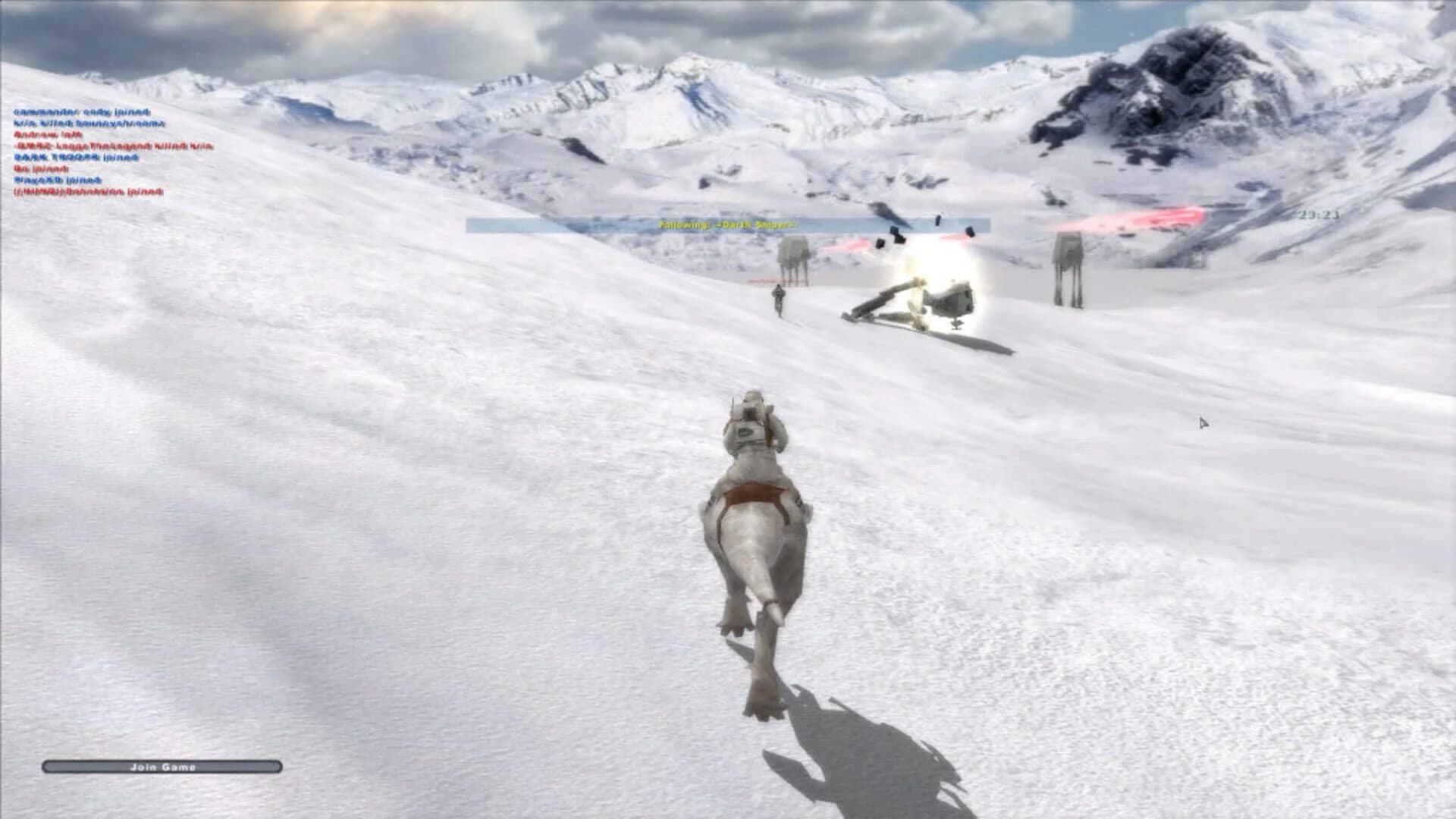Click the mouse cursor arrow on the snowfield
This screenshot has height=819, width=1456.
click(x=1203, y=422)
